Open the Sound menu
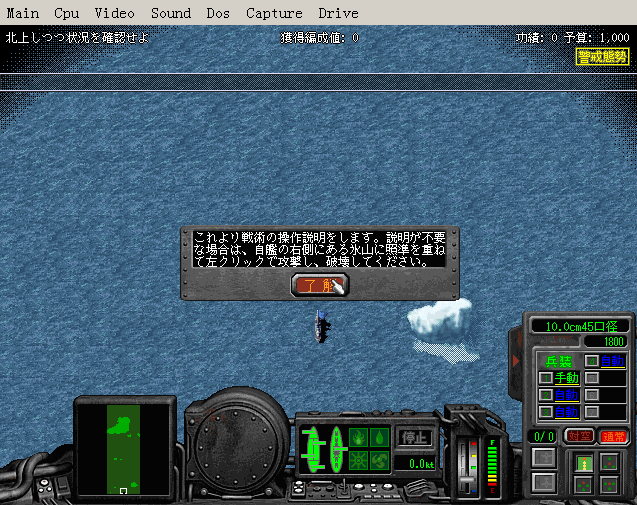The width and height of the screenshot is (637, 505). 171,13
